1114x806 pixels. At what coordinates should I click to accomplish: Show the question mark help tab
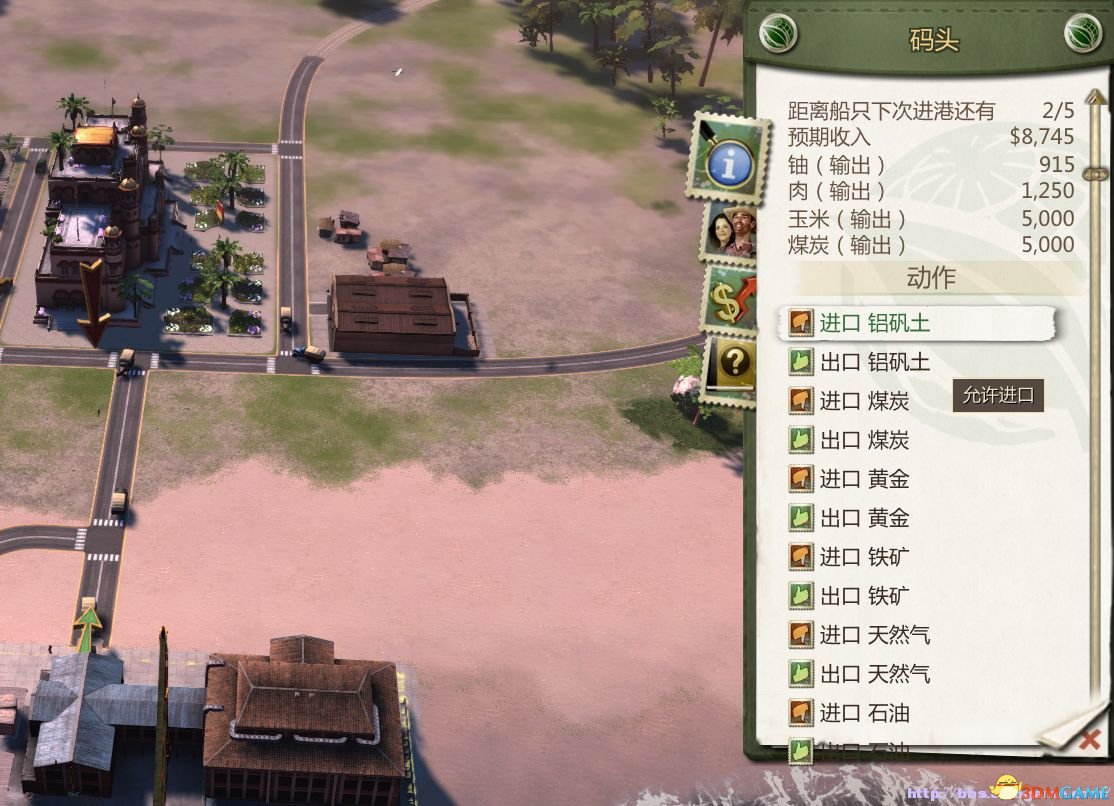[x=735, y=363]
